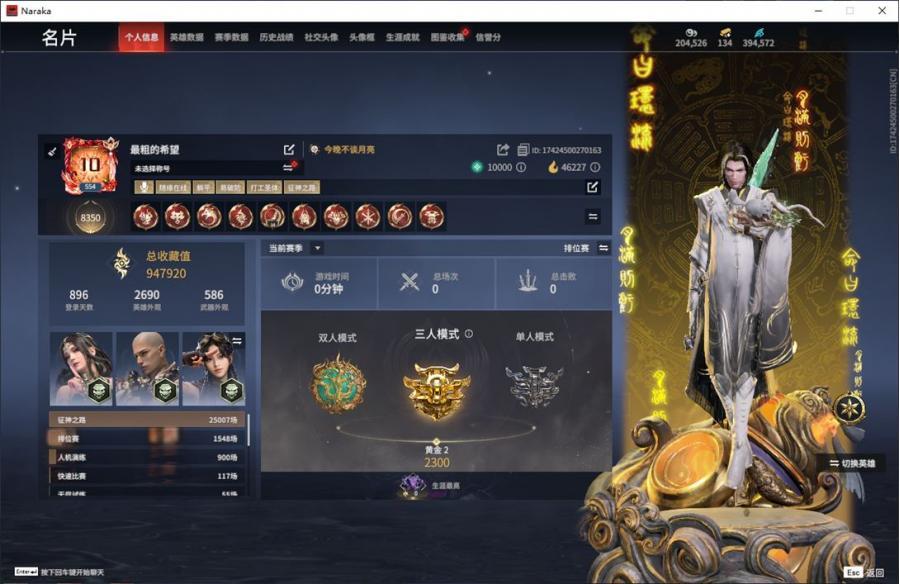This screenshot has height=584, width=900.
Task: Open the 赛季数据 tab
Action: 231,38
